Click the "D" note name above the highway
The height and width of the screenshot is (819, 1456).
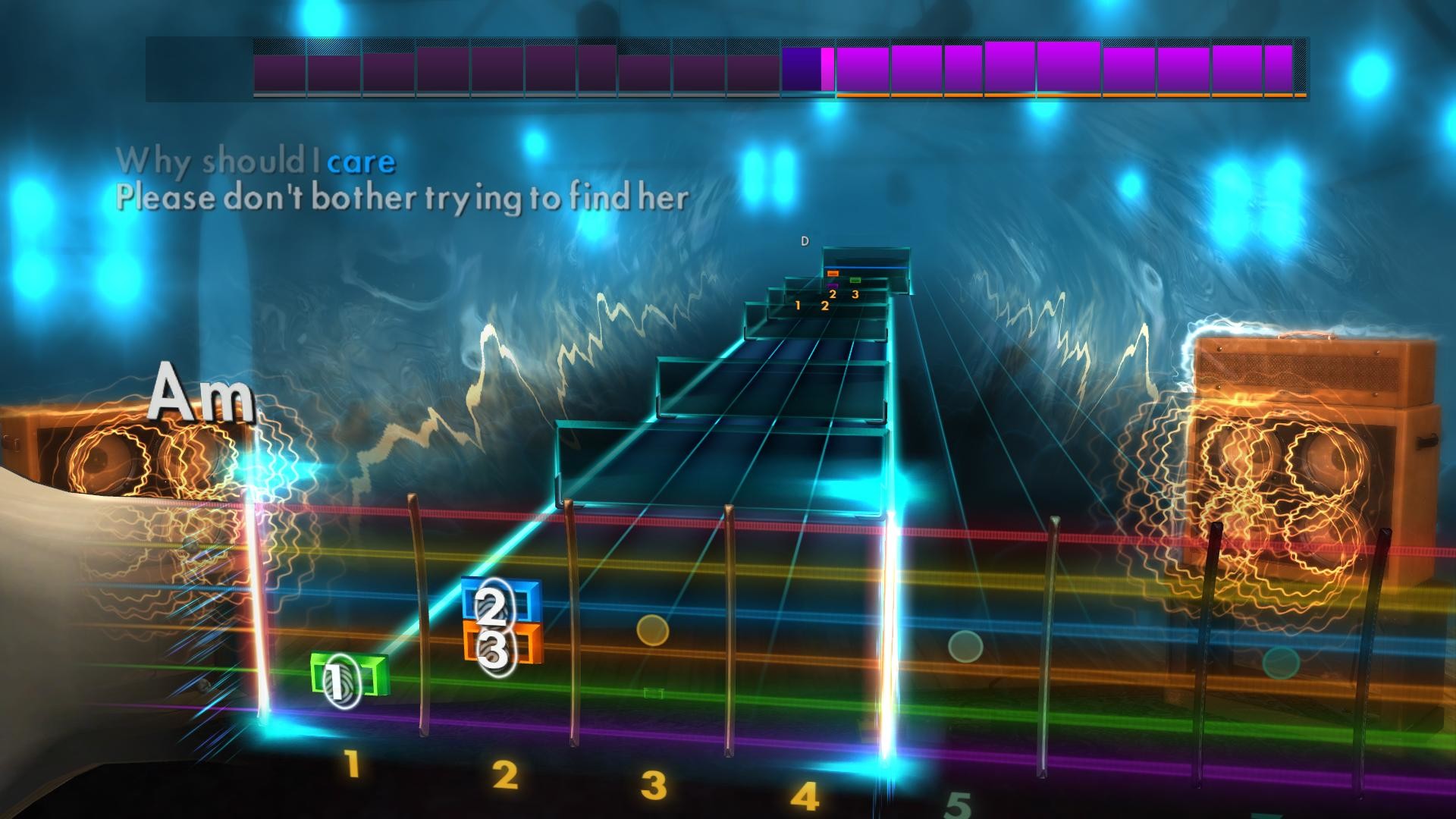tap(805, 241)
